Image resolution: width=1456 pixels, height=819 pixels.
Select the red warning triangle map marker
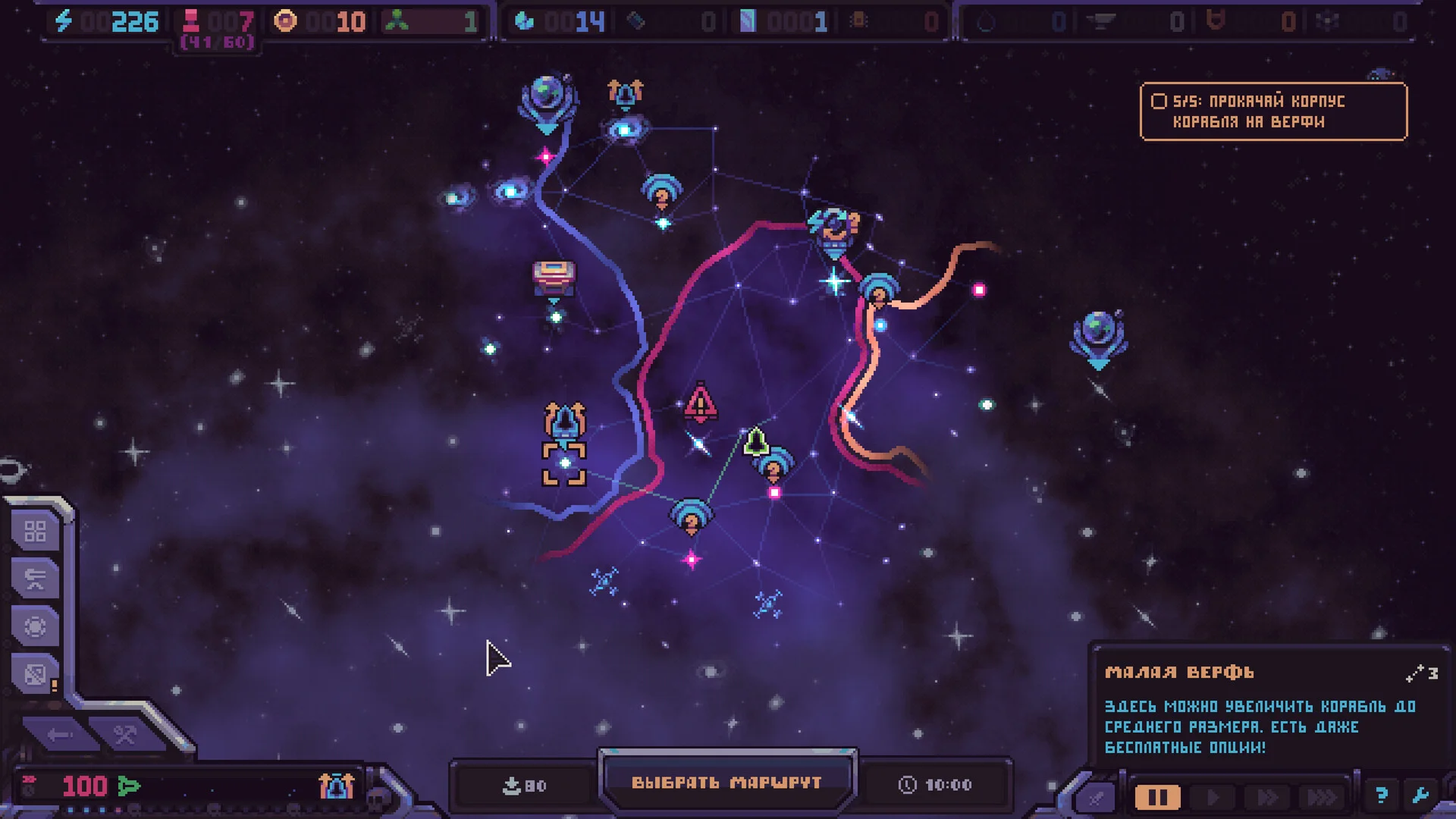click(700, 403)
